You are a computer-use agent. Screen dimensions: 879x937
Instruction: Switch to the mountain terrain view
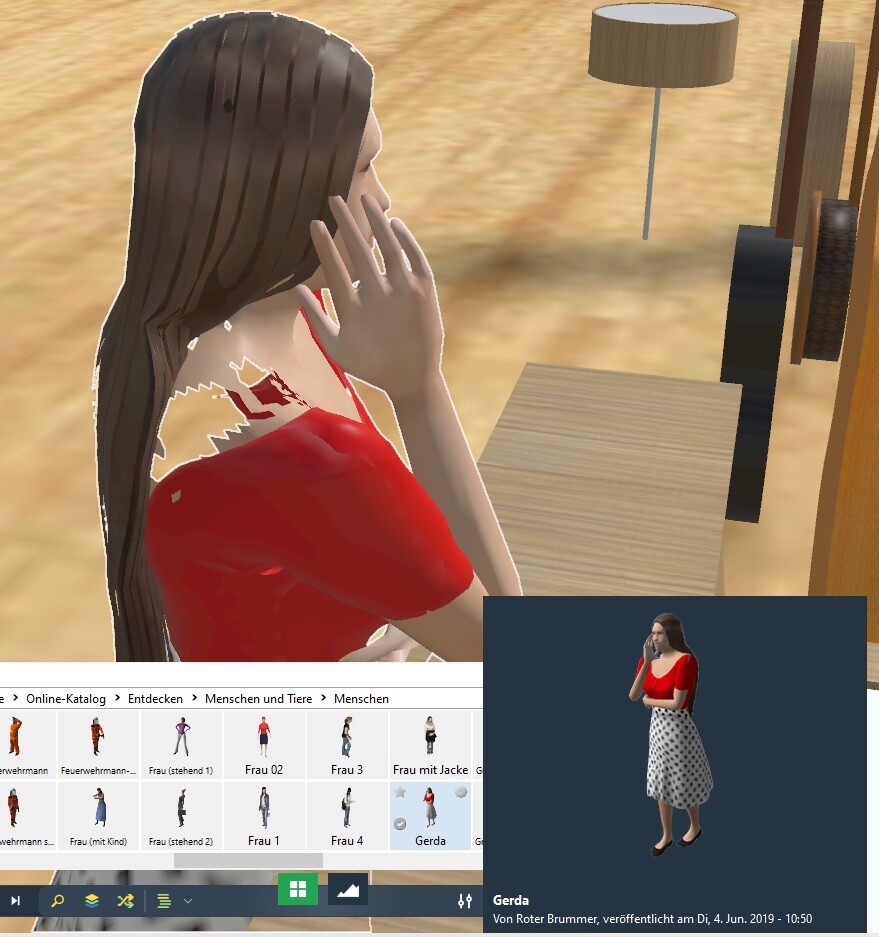click(x=348, y=888)
